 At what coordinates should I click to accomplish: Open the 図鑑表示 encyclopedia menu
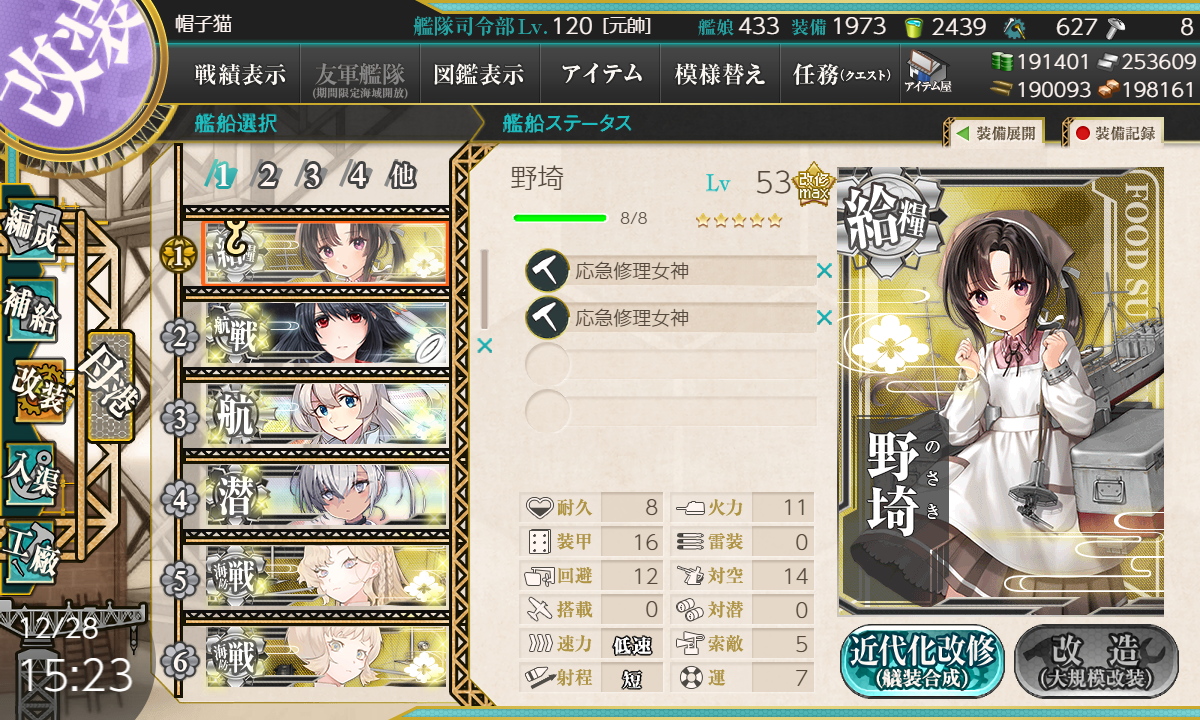(x=479, y=74)
